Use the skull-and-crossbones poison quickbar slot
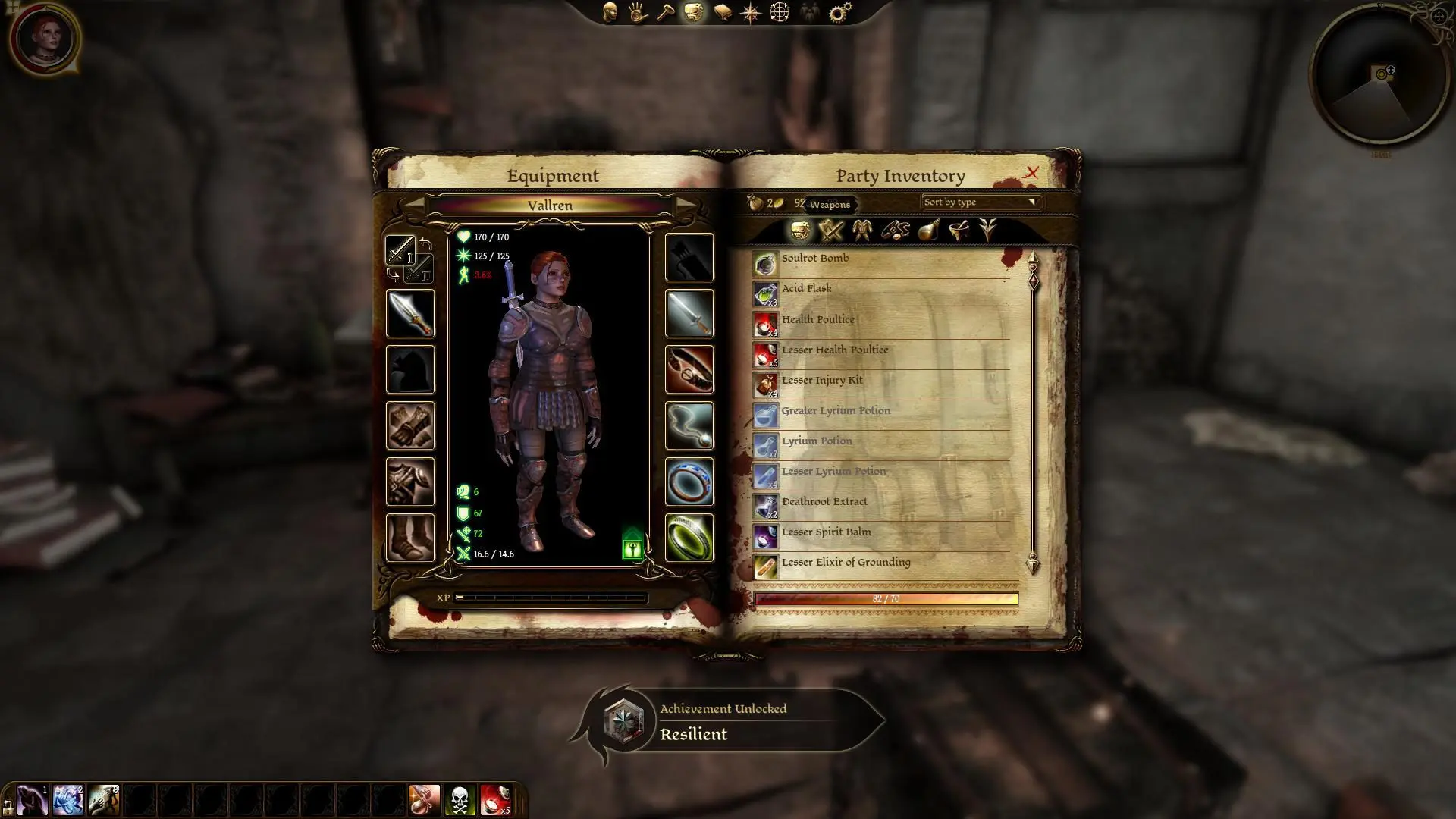The height and width of the screenshot is (819, 1456). pos(460,800)
